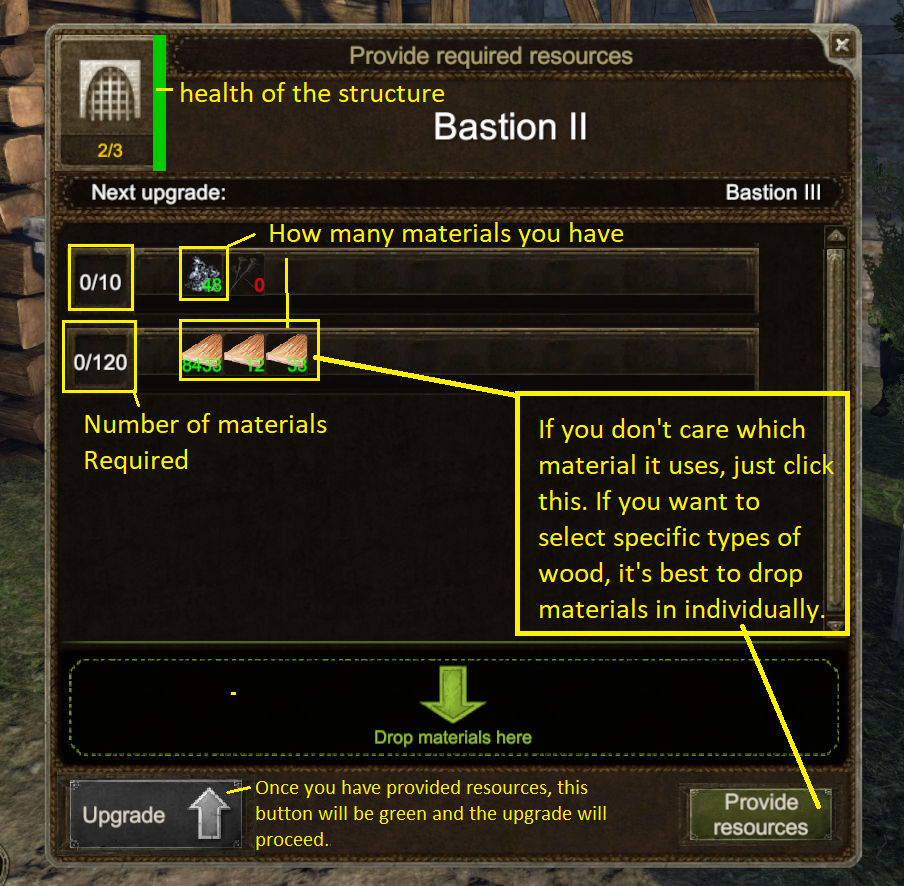The height and width of the screenshot is (886, 904).
Task: Choose the nails material showing 0
Action: click(249, 274)
